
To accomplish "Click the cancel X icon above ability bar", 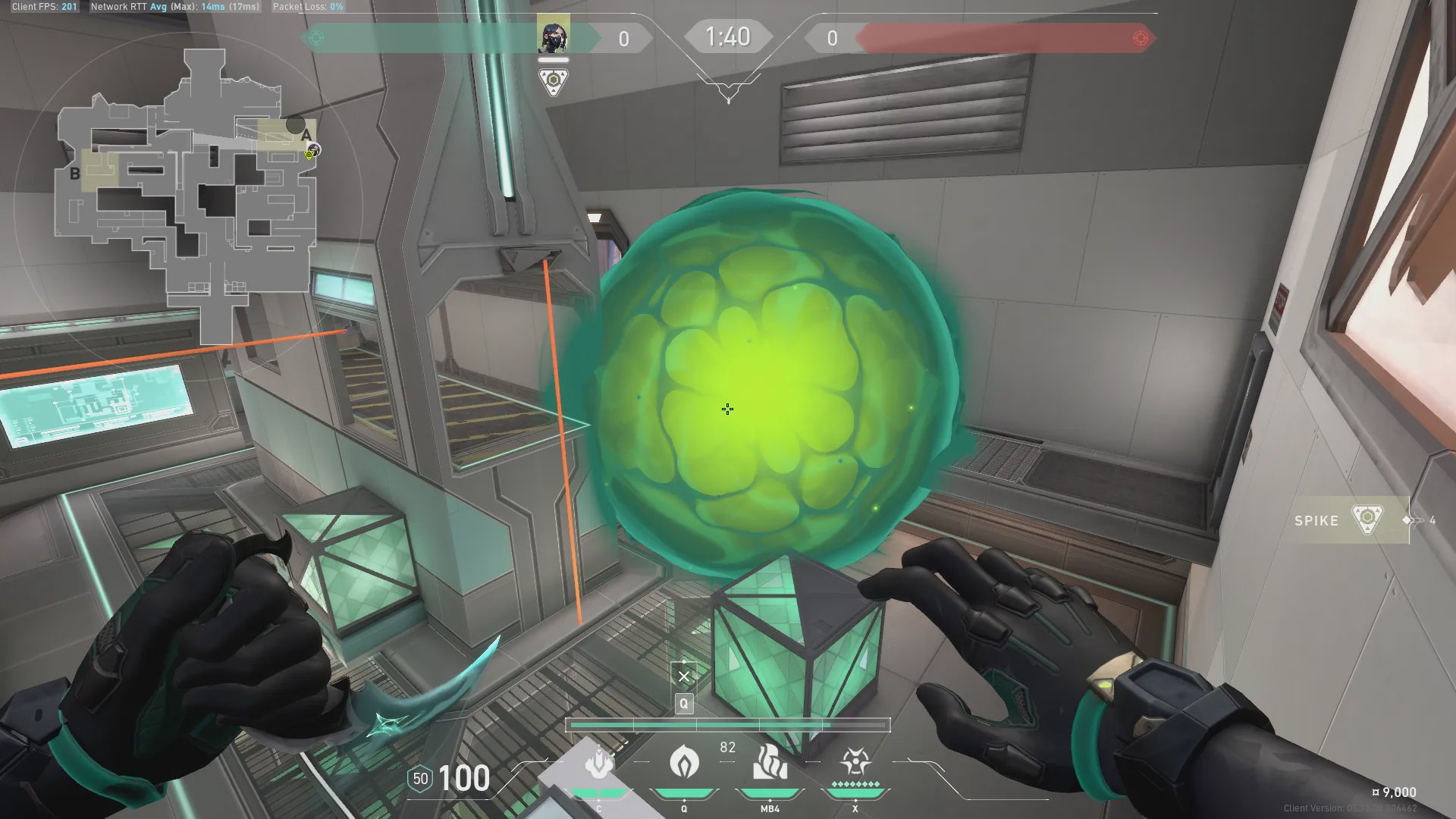I will click(684, 676).
